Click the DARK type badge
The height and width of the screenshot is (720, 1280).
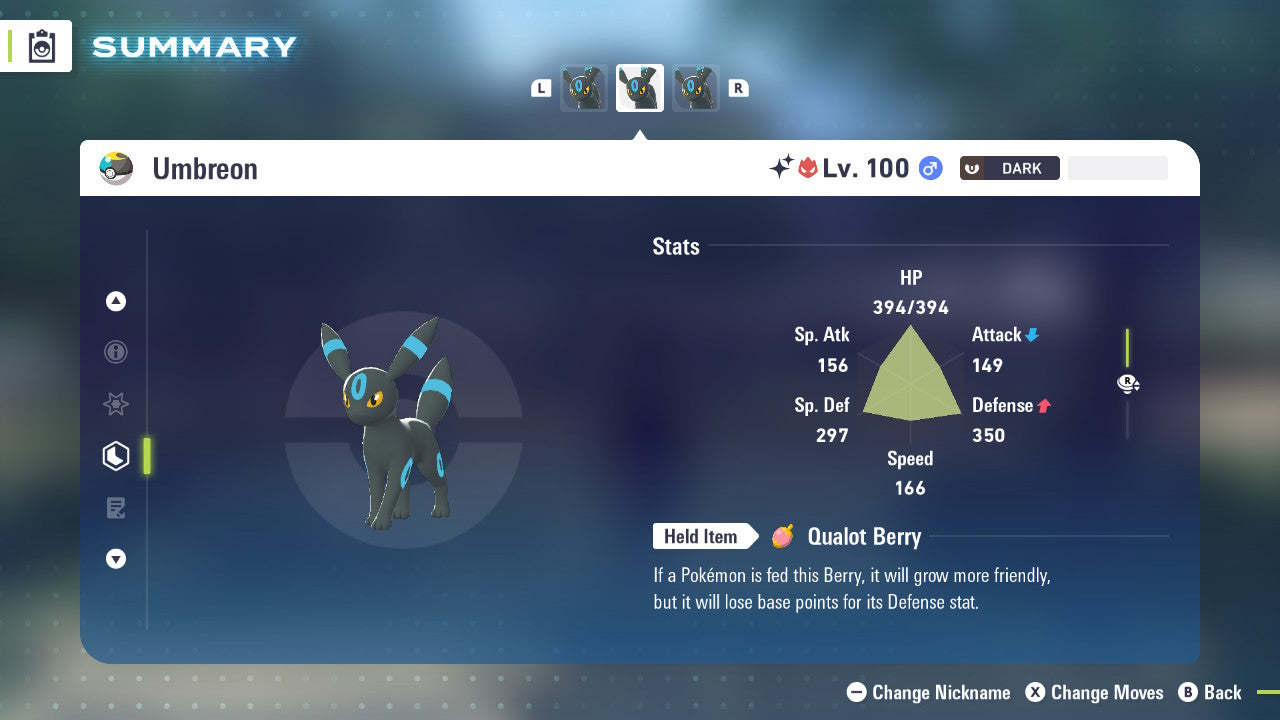pyautogui.click(x=1009, y=168)
